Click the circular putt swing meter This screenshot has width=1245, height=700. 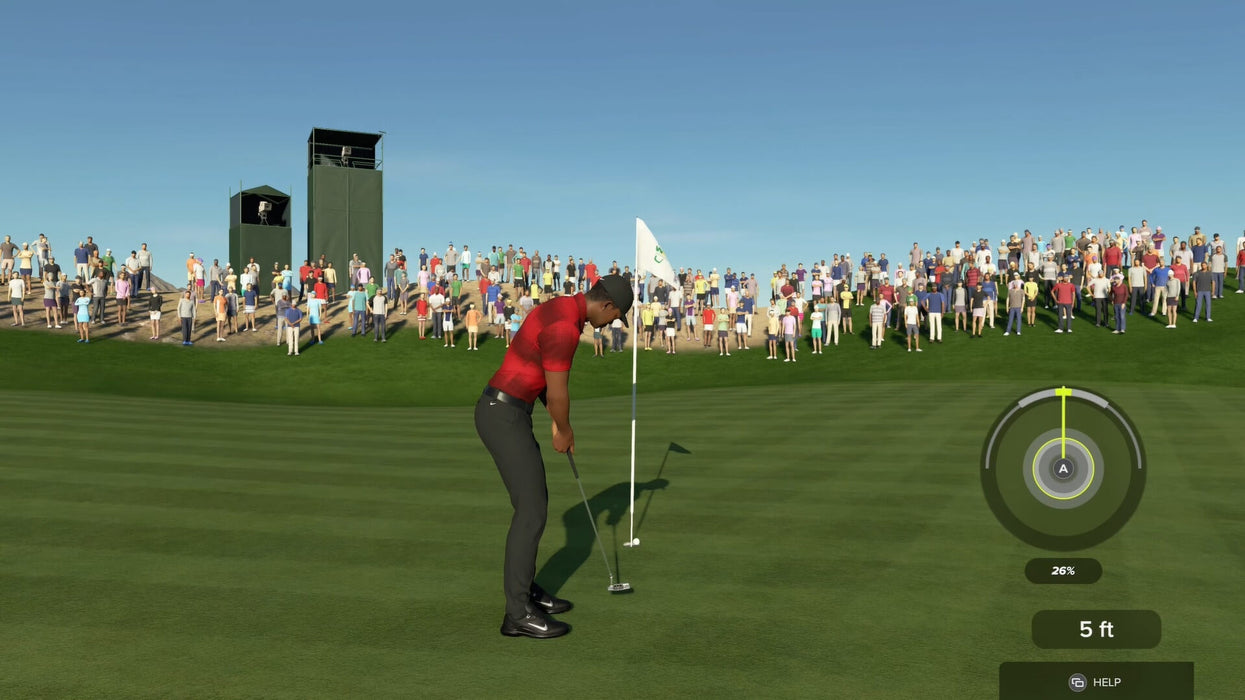1063,468
